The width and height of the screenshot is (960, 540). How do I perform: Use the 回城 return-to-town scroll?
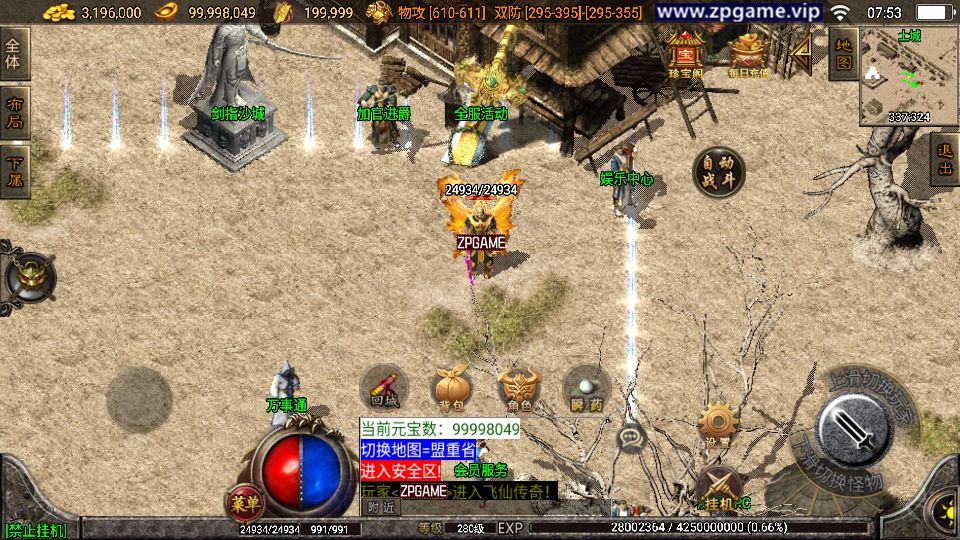point(384,388)
